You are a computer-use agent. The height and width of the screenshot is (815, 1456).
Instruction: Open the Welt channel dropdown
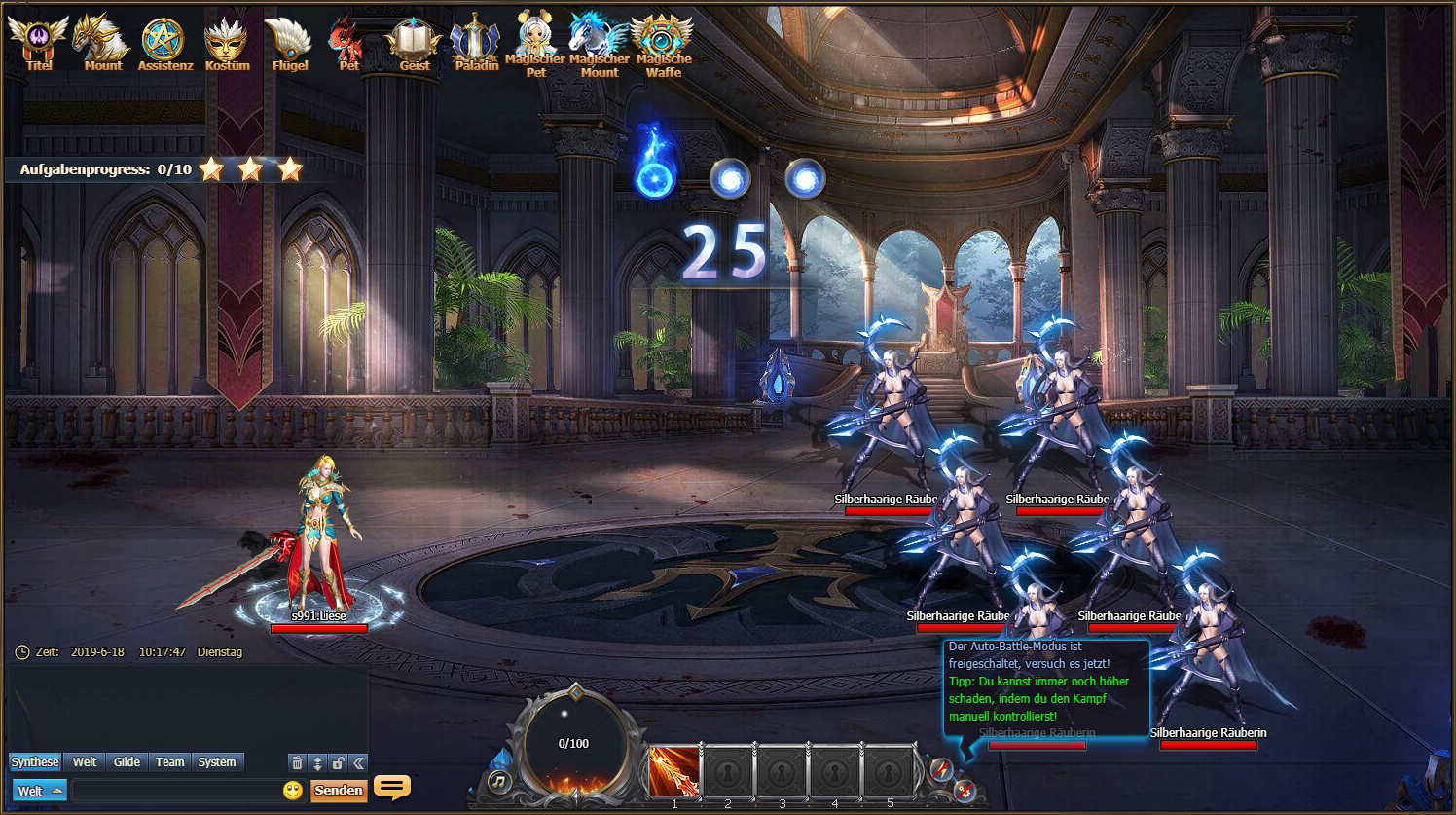pyautogui.click(x=39, y=791)
